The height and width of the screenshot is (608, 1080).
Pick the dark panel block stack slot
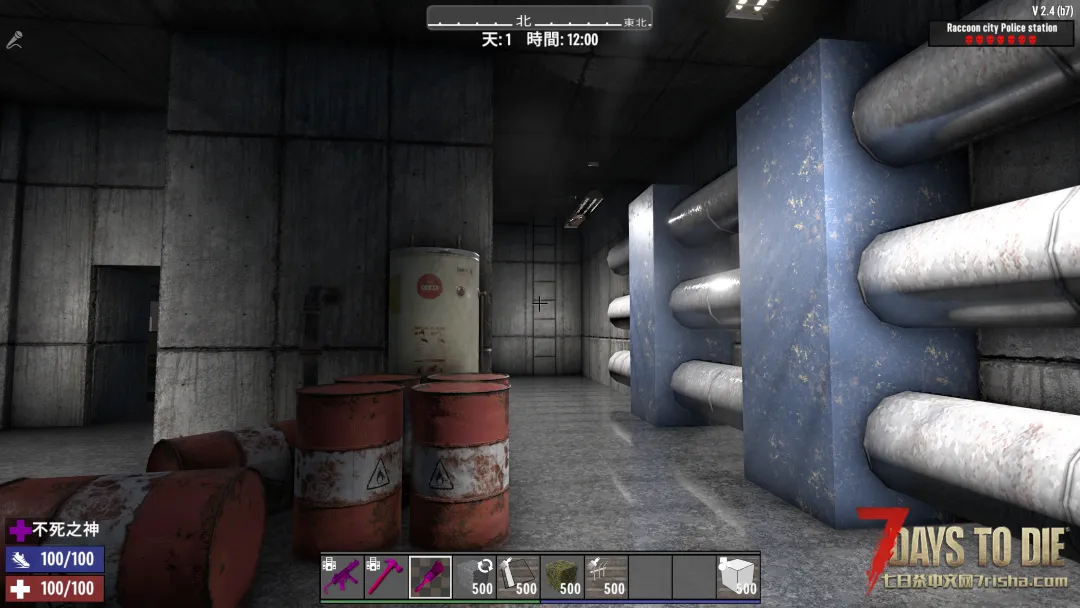[518, 577]
